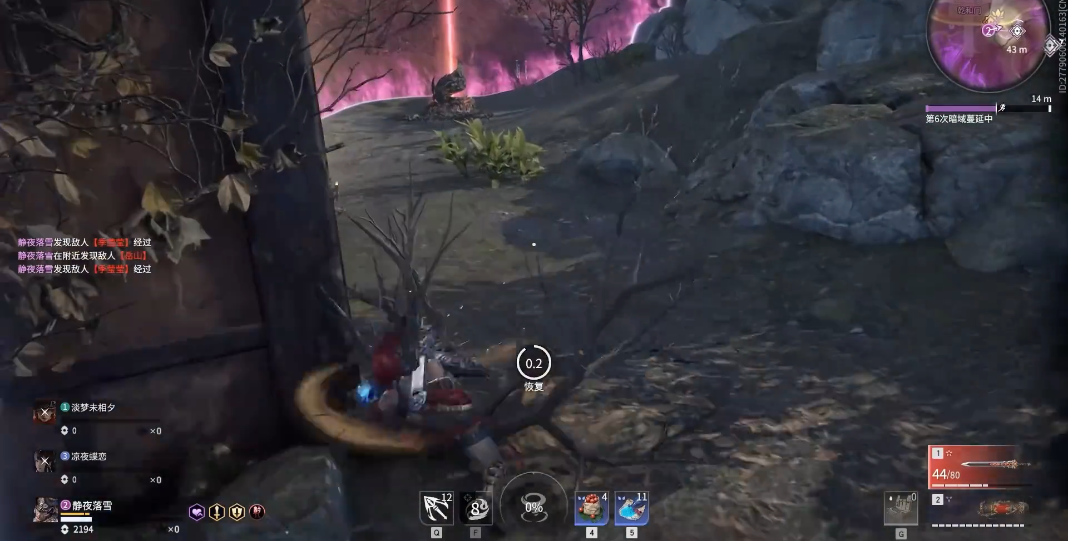Image resolution: width=1068 pixels, height=541 pixels.
Task: Select the diamond marker on the minimap edge
Action: 1051,44
